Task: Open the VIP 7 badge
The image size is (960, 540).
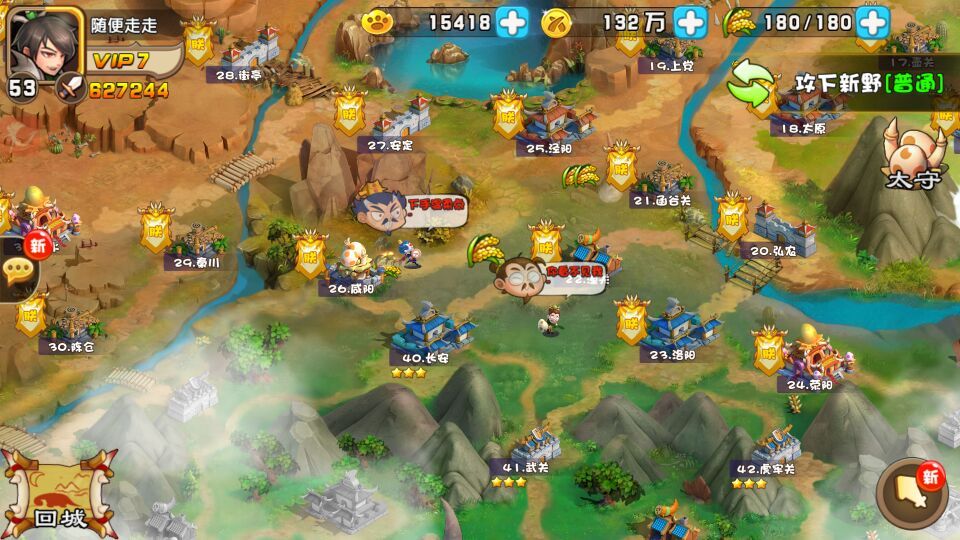Action: (x=121, y=61)
